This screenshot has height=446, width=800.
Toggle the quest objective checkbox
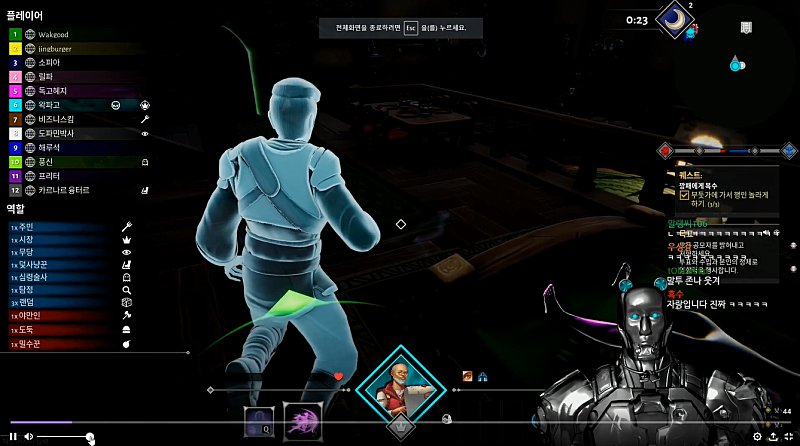click(x=683, y=195)
